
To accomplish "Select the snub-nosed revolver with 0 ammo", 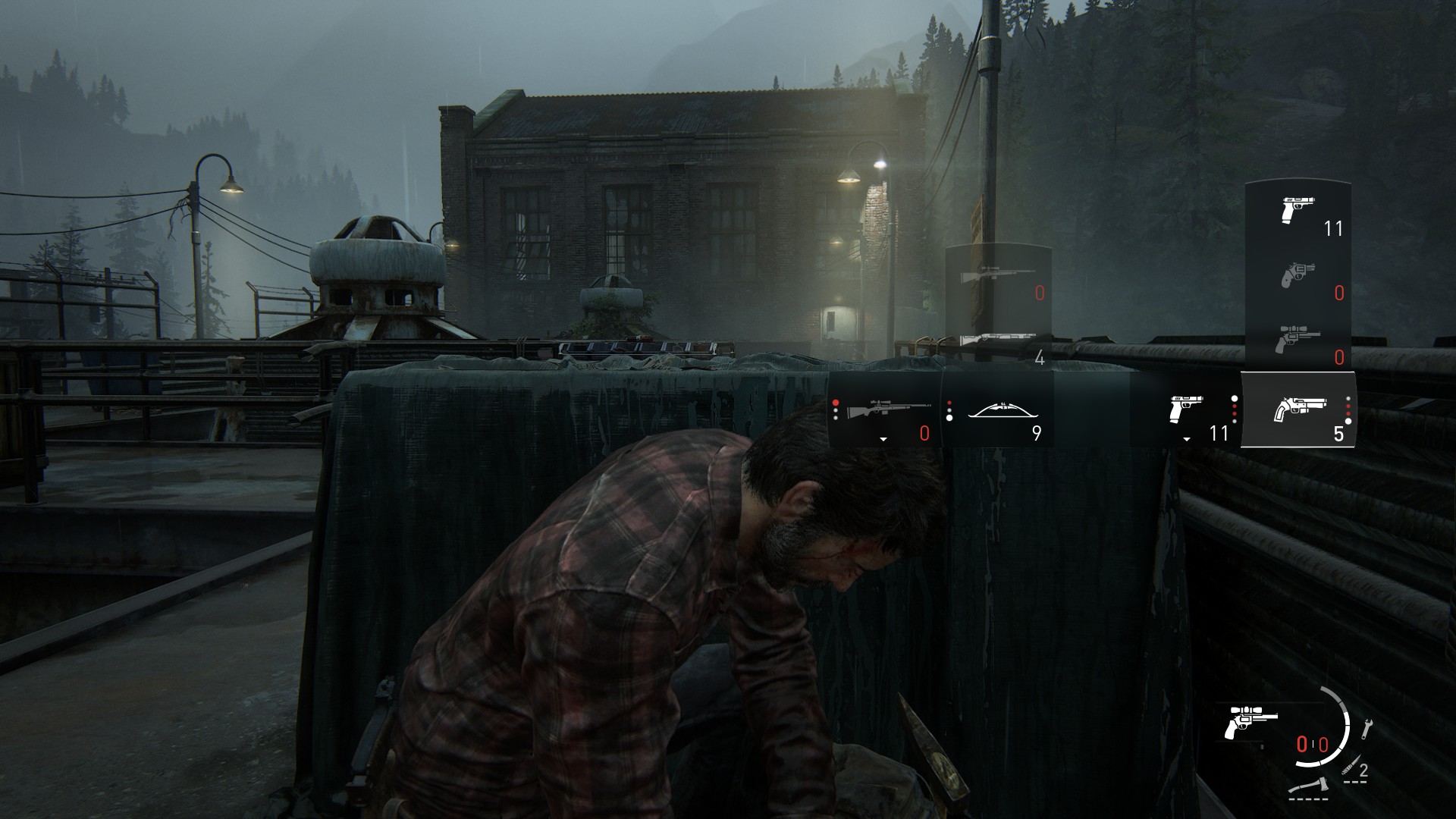I will click(x=1298, y=275).
